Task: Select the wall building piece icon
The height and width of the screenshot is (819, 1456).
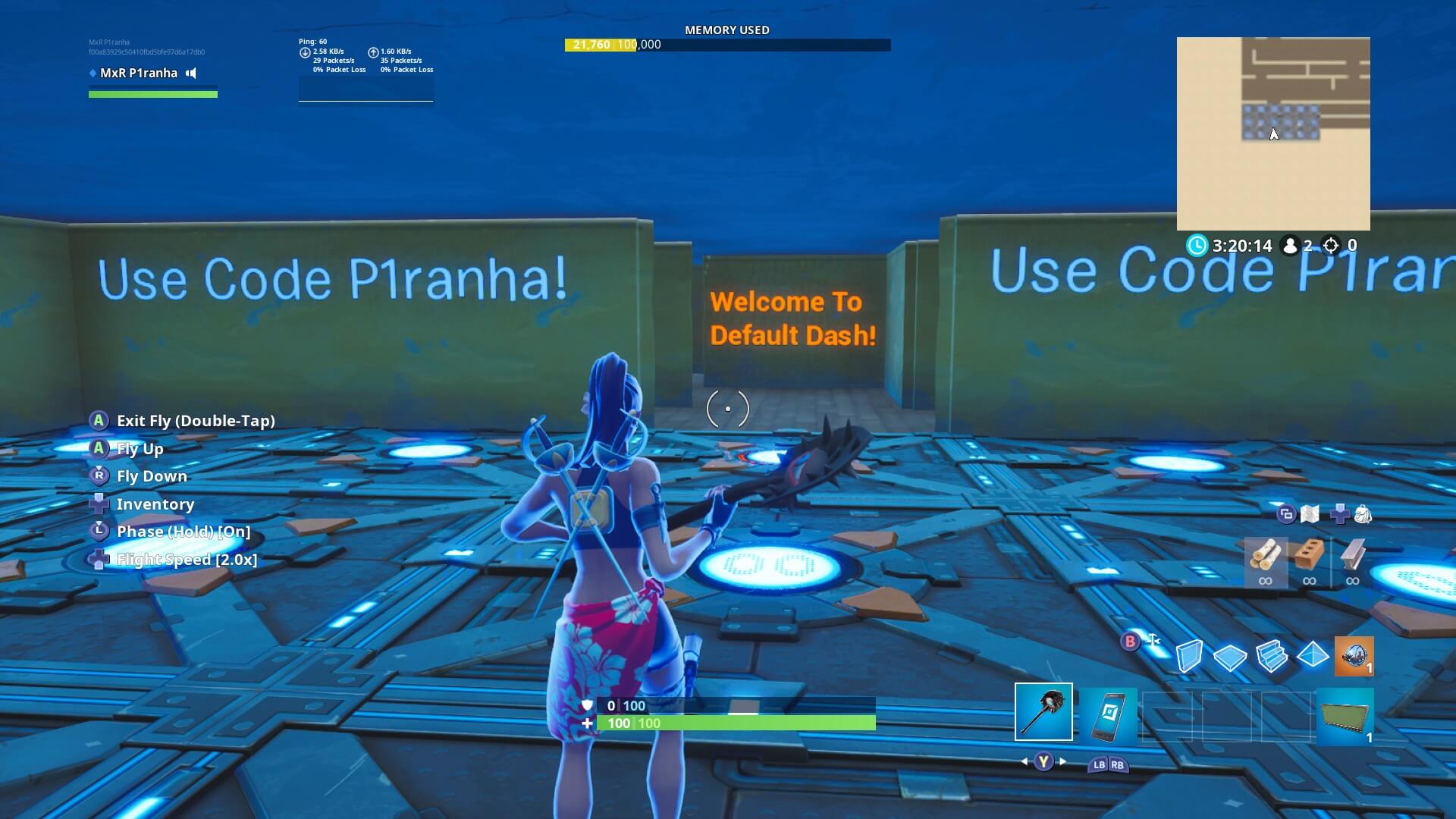Action: pos(1189,655)
